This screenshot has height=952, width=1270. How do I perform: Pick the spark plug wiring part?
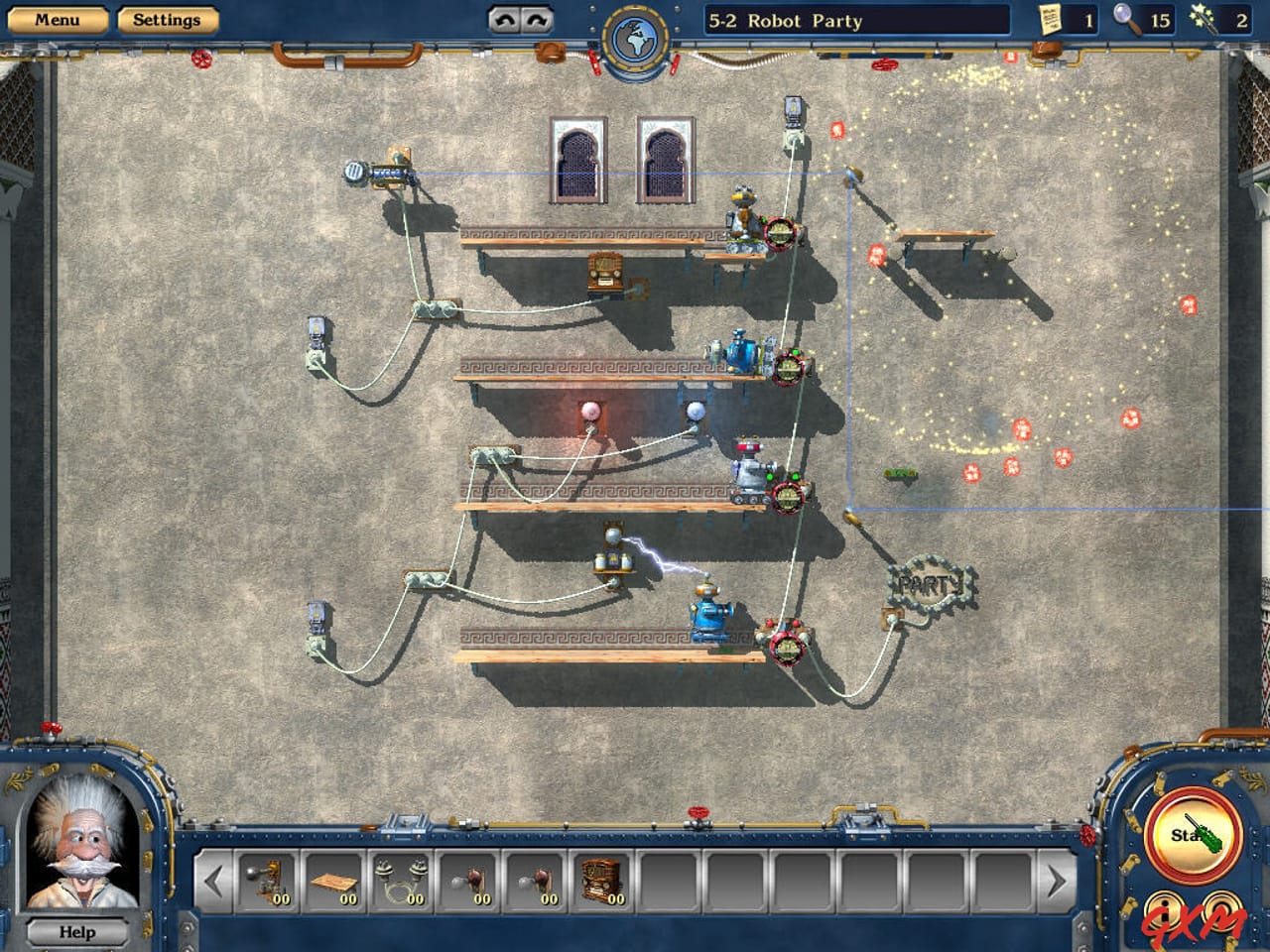[x=401, y=881]
